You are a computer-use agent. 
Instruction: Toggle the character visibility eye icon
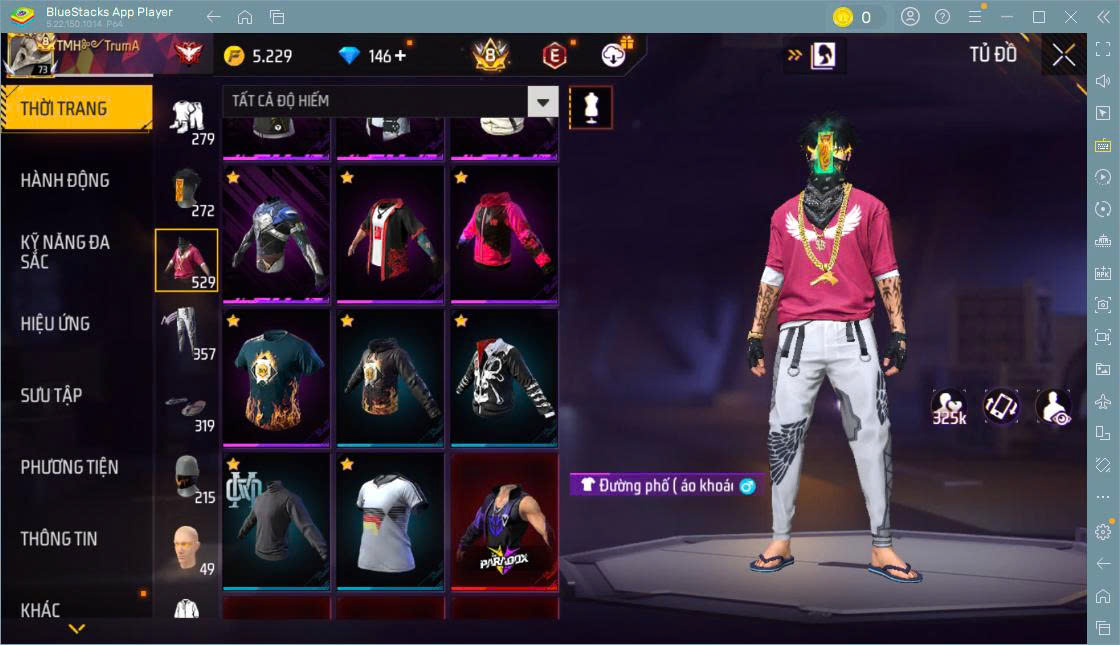pyautogui.click(x=1053, y=407)
